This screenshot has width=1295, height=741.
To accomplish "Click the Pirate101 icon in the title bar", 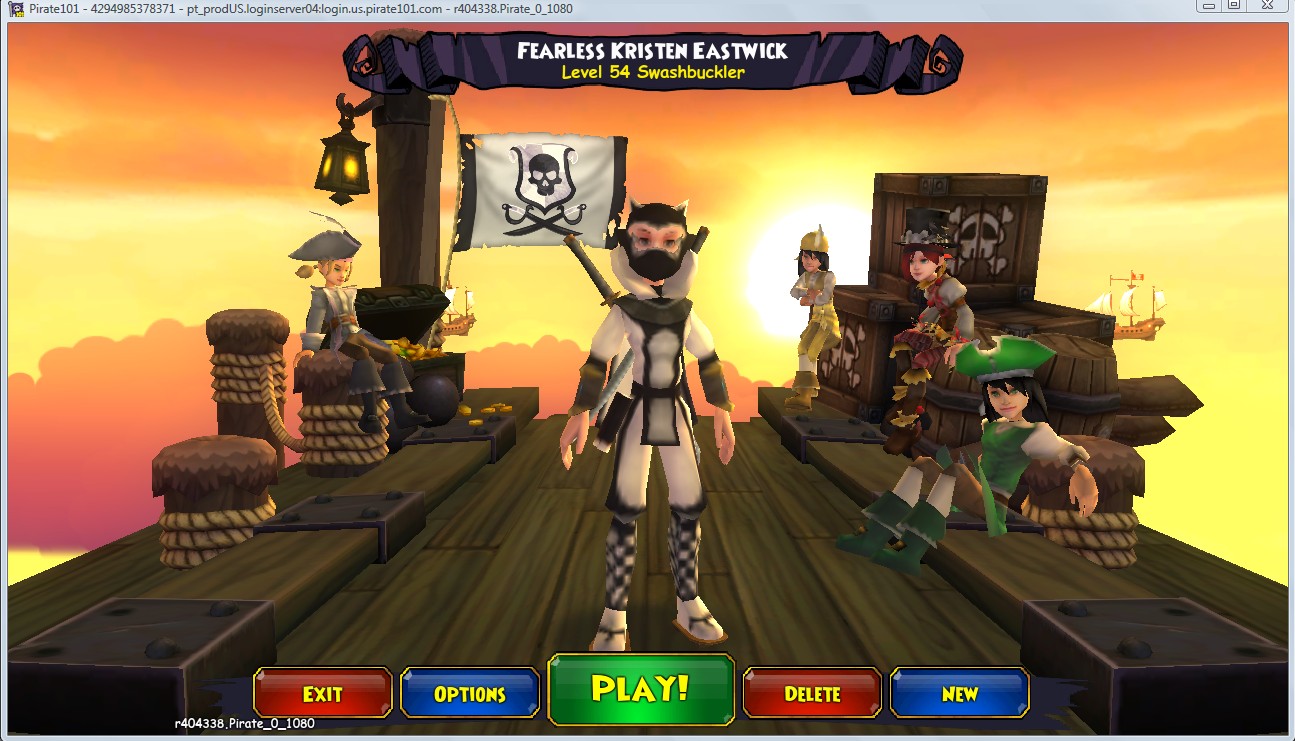I will (14, 9).
